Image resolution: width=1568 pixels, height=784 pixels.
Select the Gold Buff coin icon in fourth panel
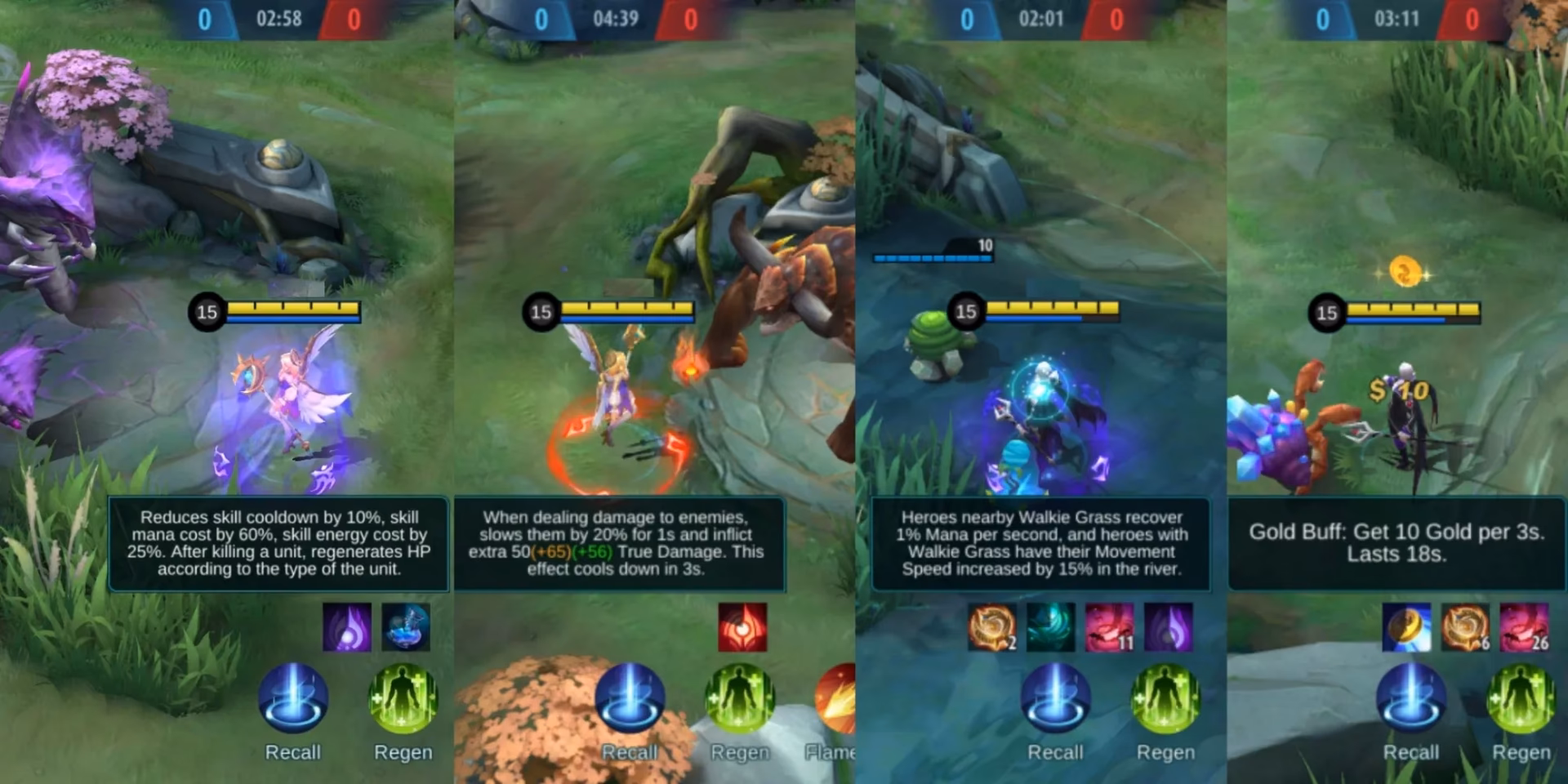point(1399,629)
